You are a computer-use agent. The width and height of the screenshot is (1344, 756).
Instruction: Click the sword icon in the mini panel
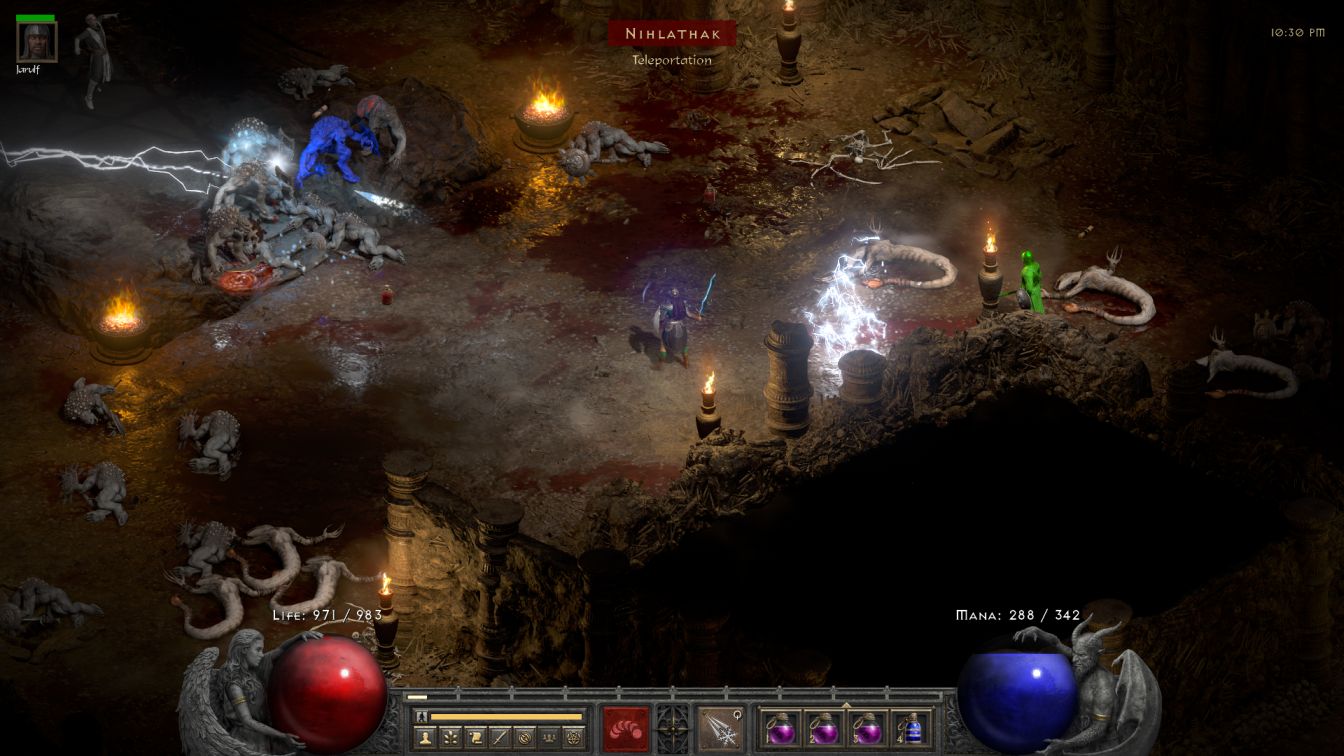tap(500, 738)
